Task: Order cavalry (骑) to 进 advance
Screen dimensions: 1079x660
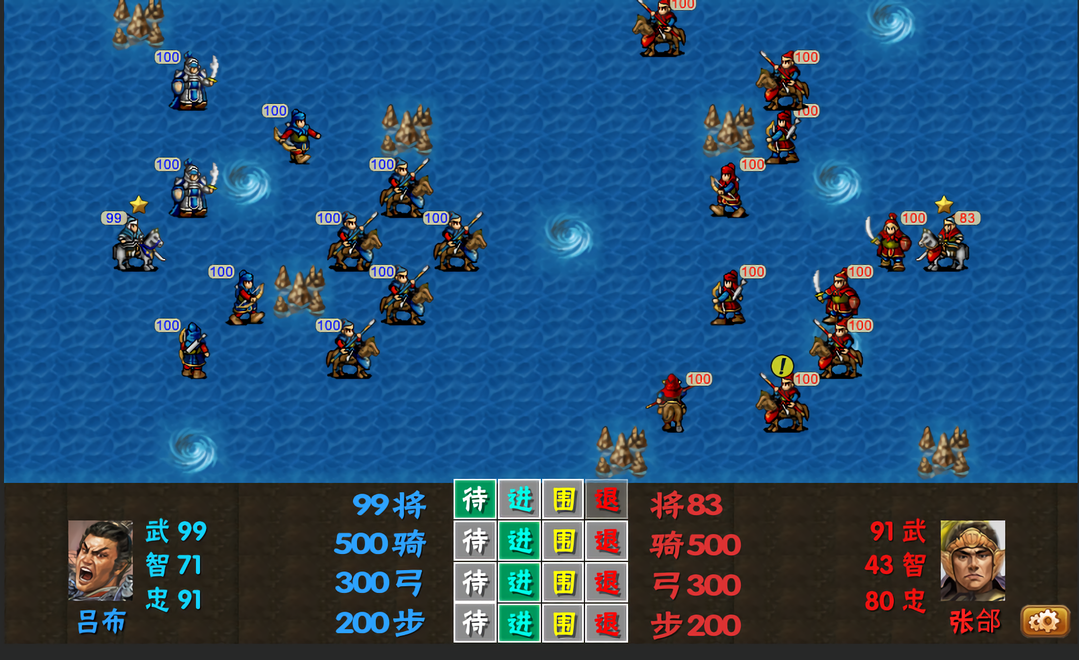Action: [x=519, y=541]
